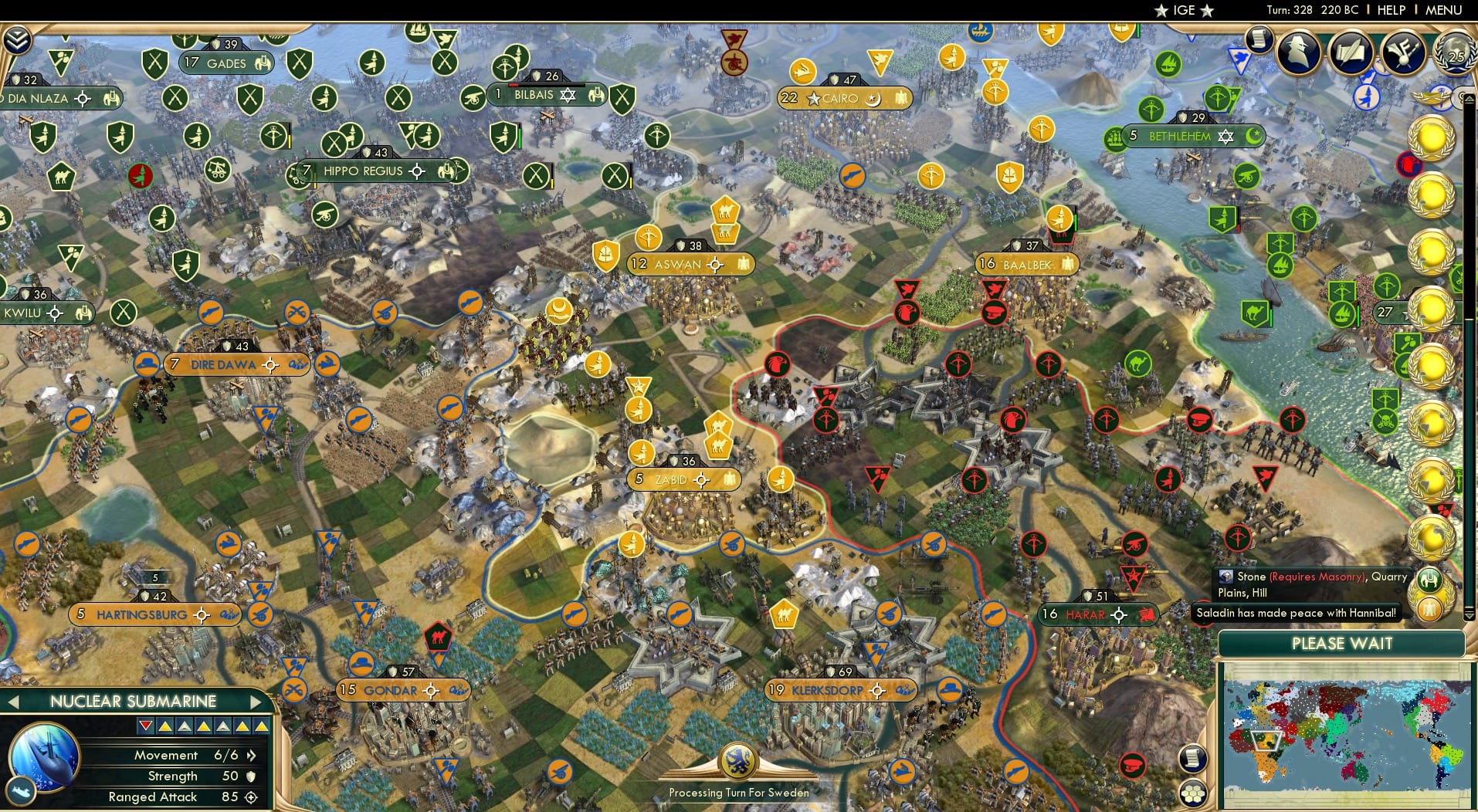Cycle to previous unit with the left arrow
The height and width of the screenshot is (812, 1478).
point(14,702)
